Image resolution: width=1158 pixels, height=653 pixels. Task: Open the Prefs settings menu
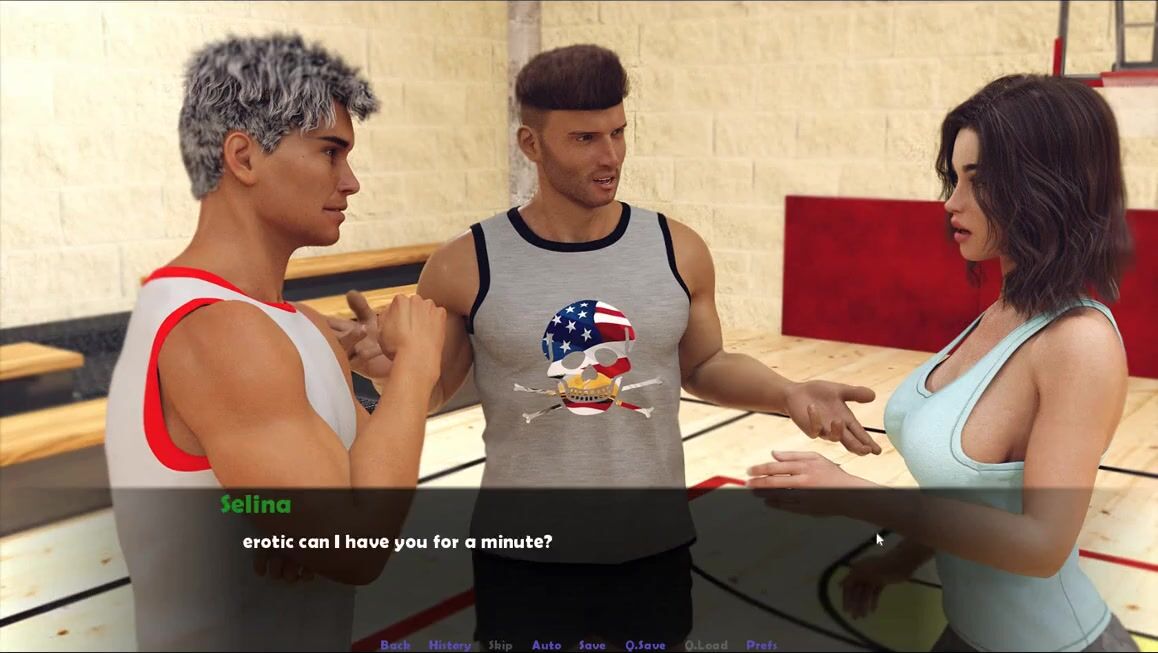[x=762, y=645]
